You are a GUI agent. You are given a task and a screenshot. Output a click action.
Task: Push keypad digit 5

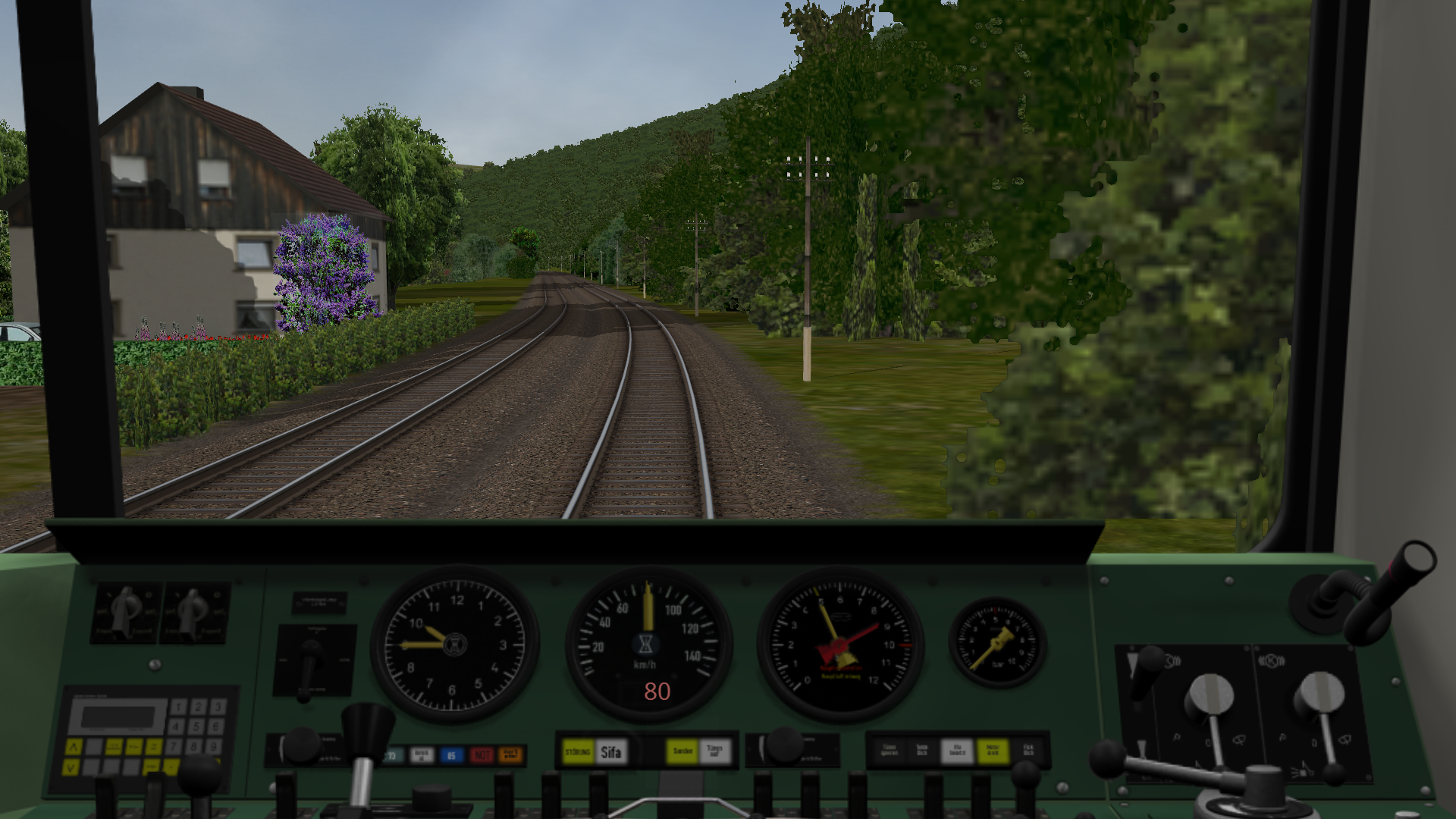coord(197,726)
